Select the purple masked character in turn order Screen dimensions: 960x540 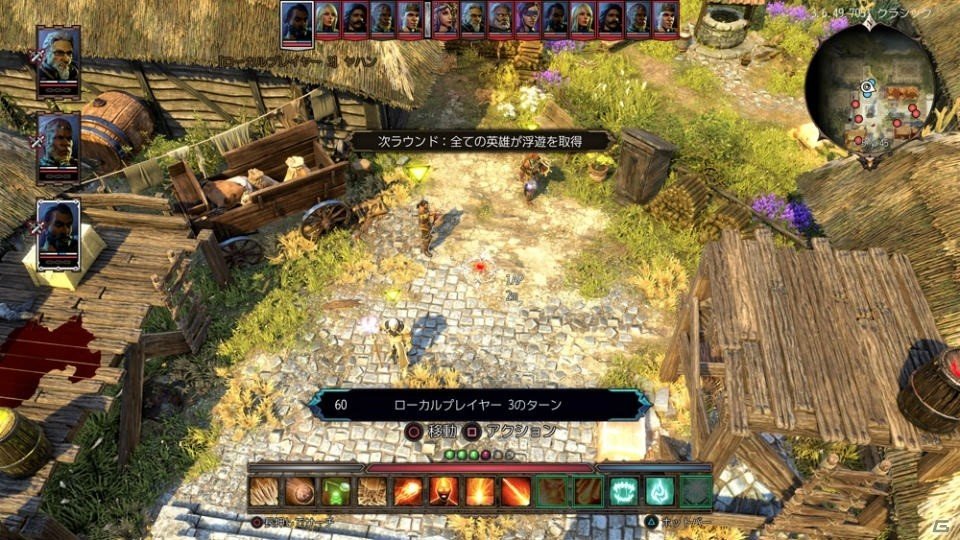coord(528,17)
